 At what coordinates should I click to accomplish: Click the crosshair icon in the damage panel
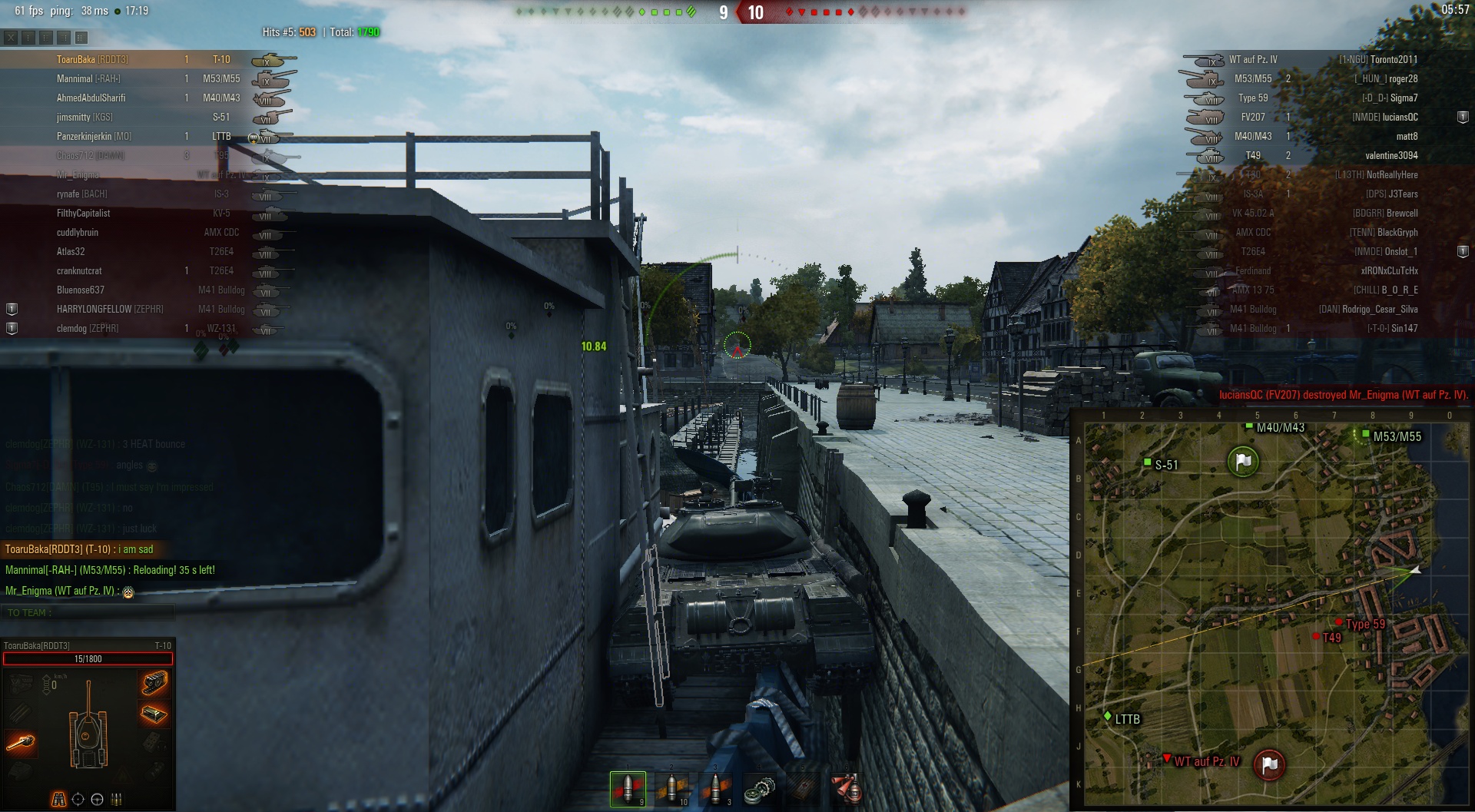coord(78,799)
